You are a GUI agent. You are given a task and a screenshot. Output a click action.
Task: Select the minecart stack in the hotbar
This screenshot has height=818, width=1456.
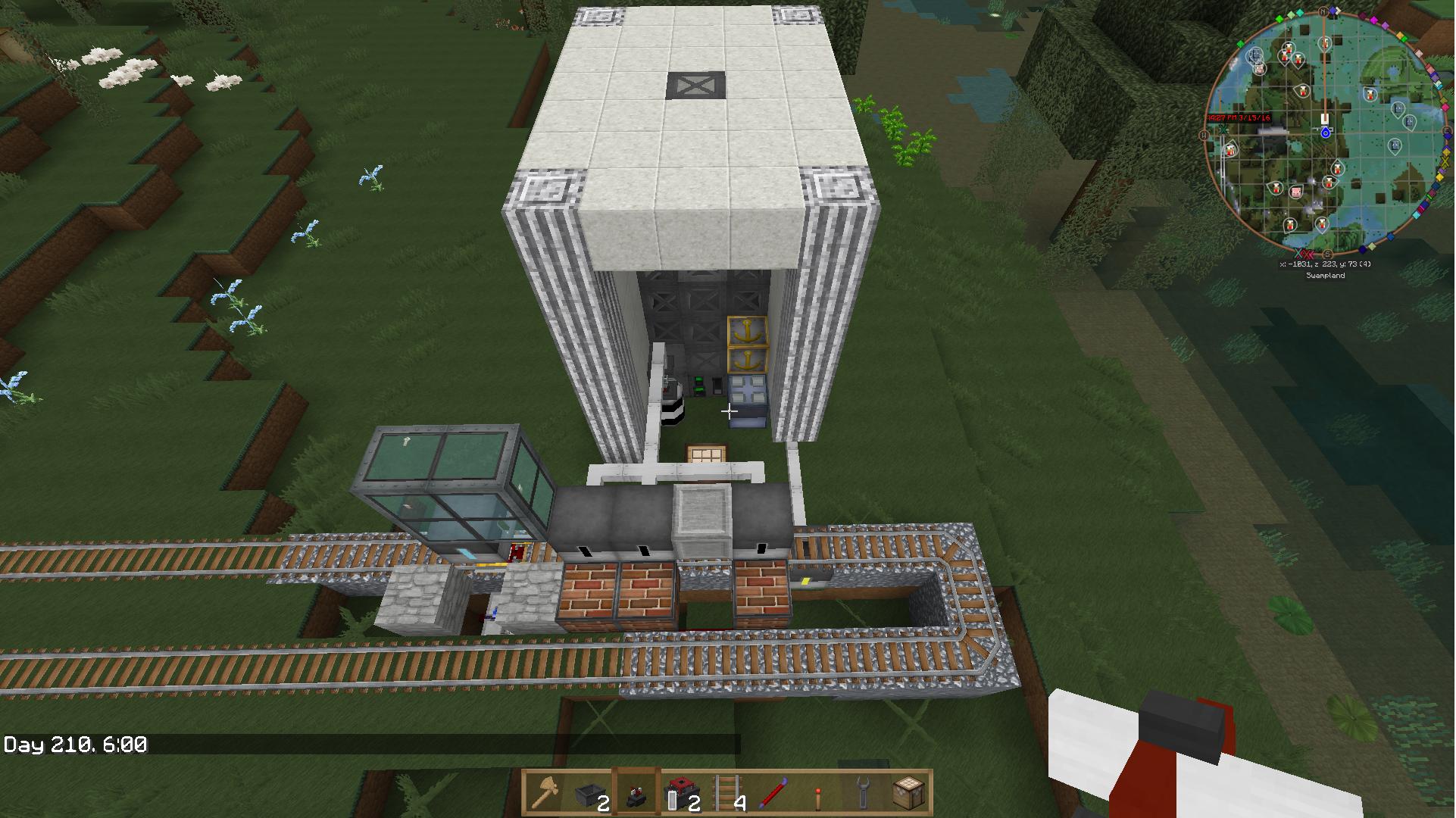click(x=590, y=793)
